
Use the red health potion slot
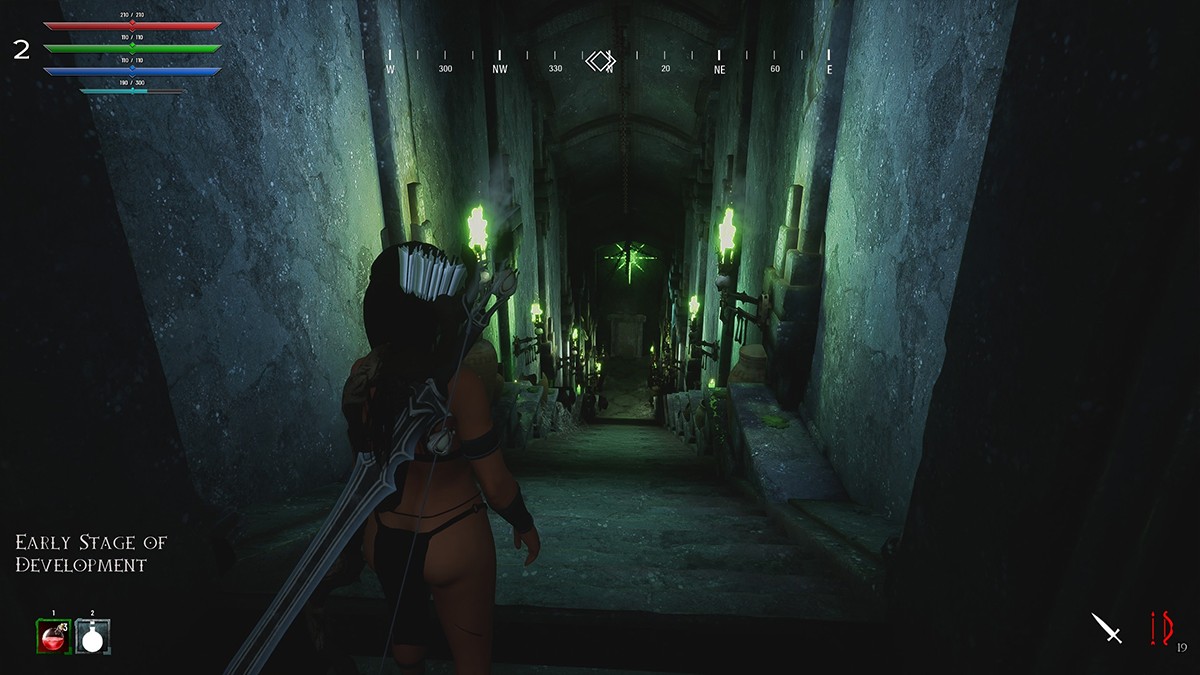53,636
